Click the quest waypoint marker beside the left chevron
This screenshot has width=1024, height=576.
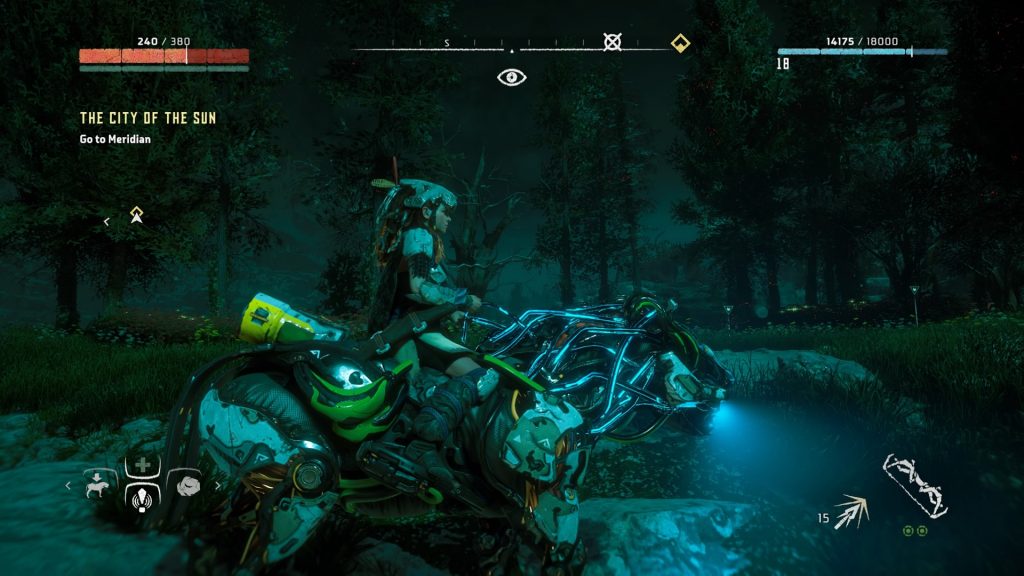coord(137,215)
